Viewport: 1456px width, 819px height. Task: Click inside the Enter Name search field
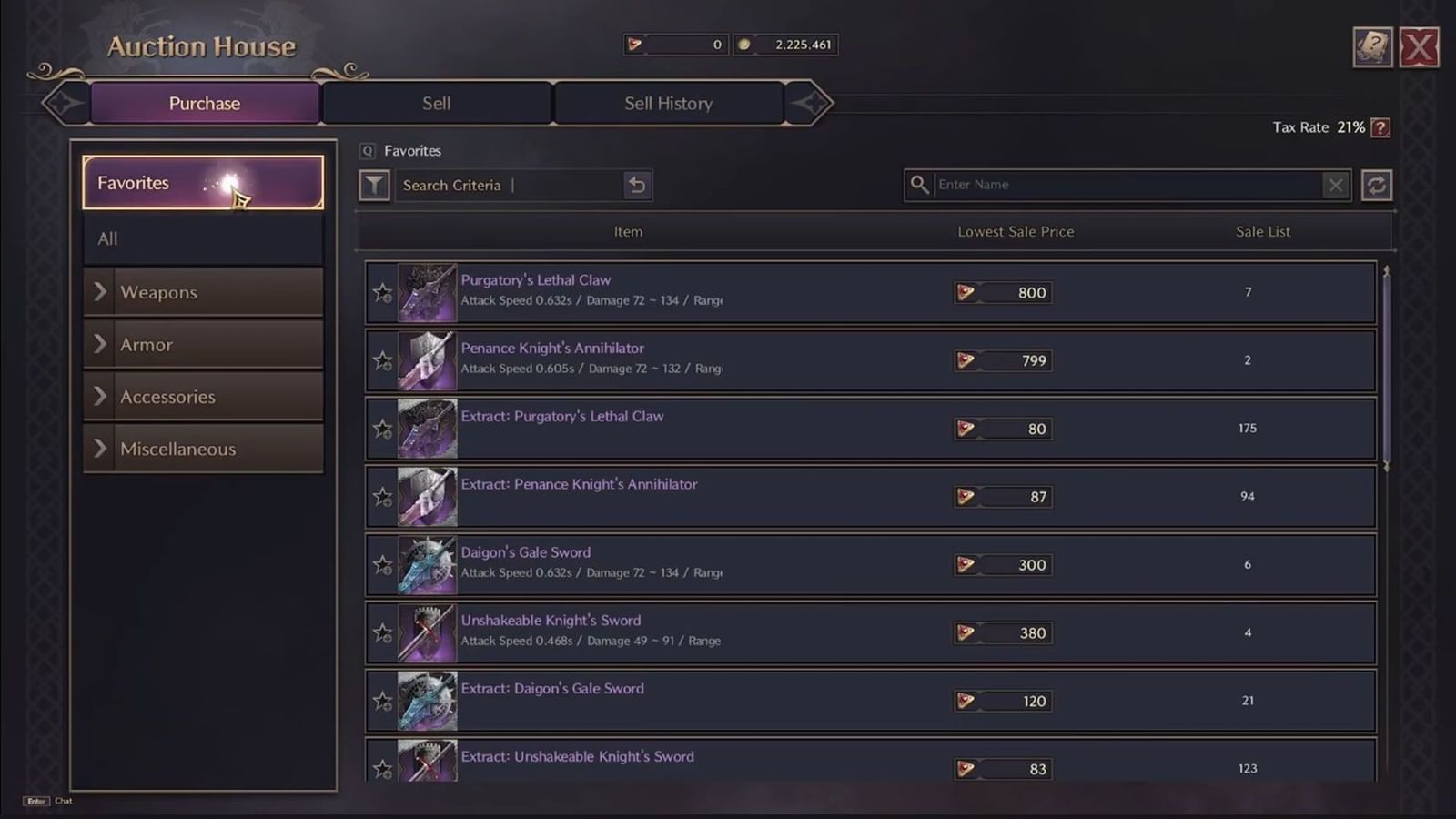tap(1092, 184)
